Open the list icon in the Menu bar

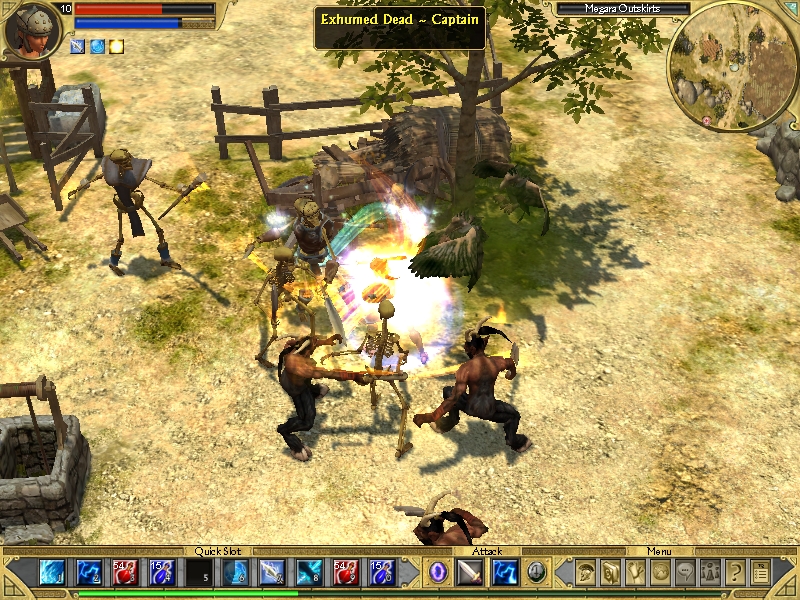(x=761, y=572)
